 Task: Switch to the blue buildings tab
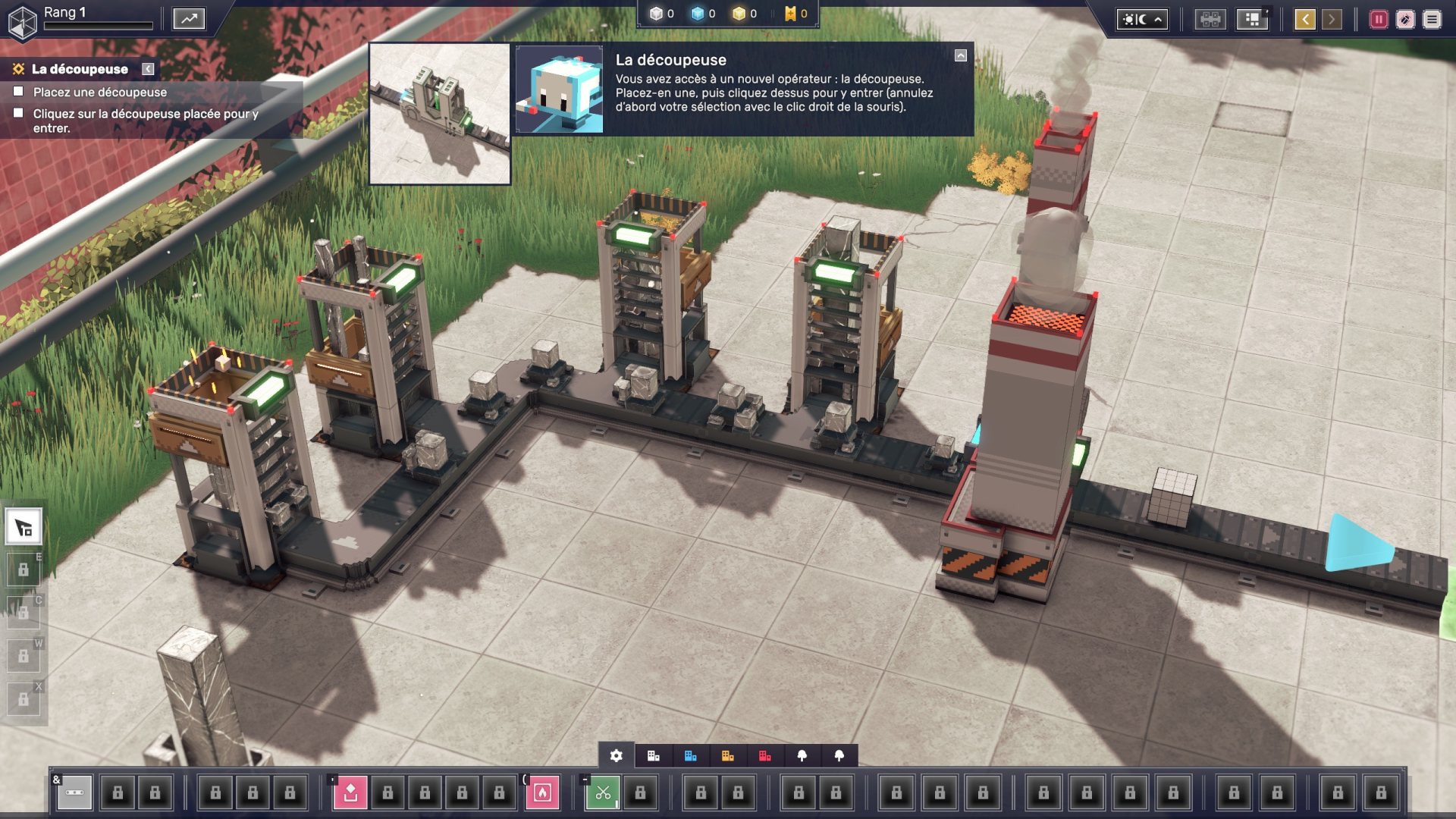[690, 756]
